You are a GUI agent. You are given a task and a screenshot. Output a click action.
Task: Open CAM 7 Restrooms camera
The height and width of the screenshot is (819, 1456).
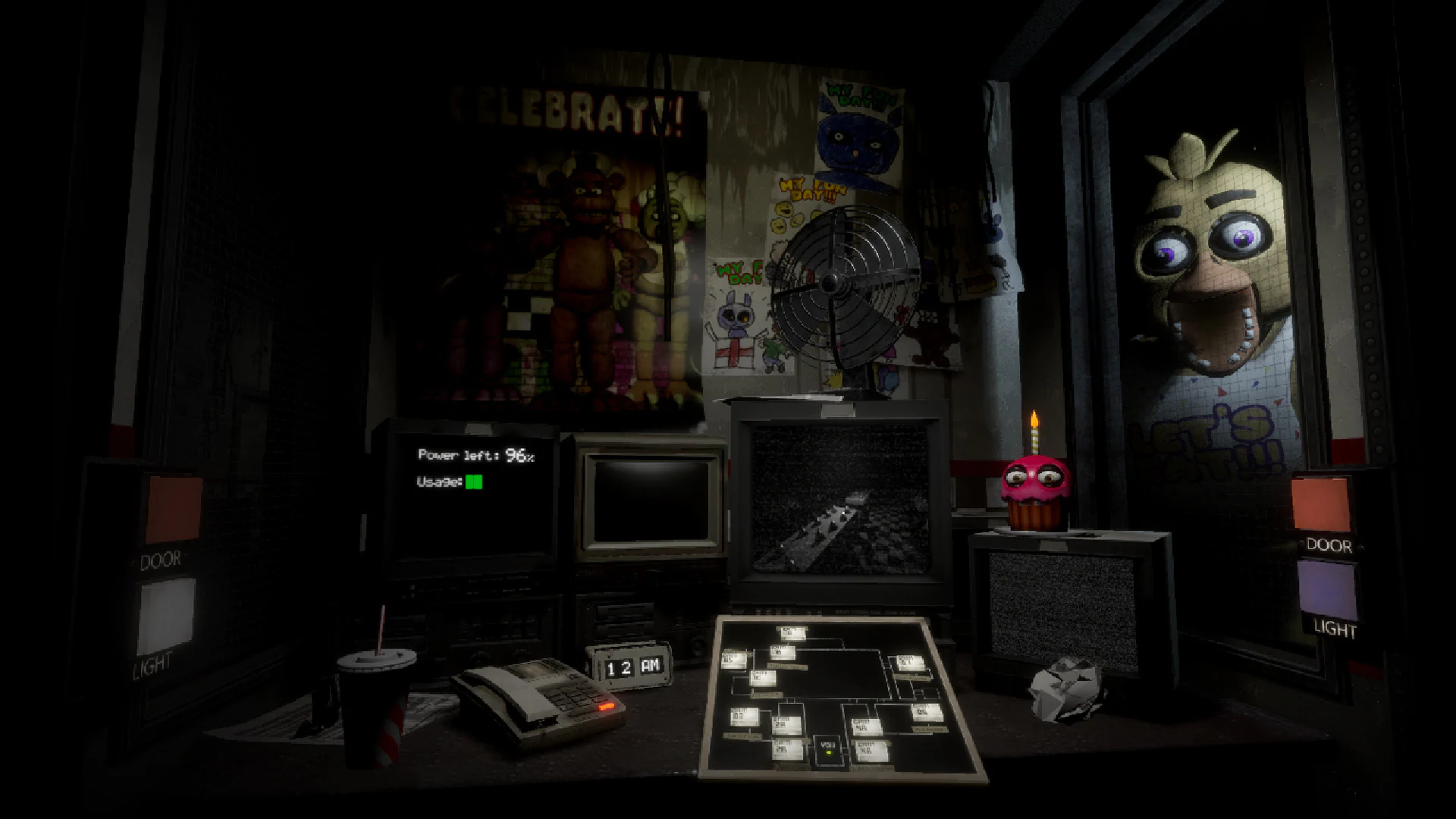click(x=909, y=664)
